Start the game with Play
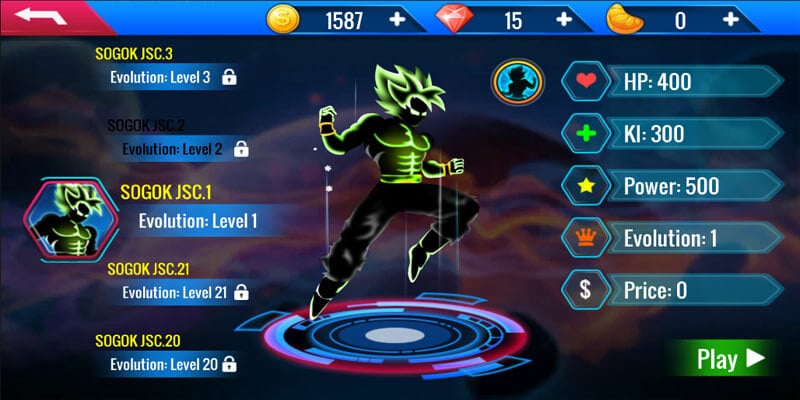The height and width of the screenshot is (400, 800). tap(729, 359)
